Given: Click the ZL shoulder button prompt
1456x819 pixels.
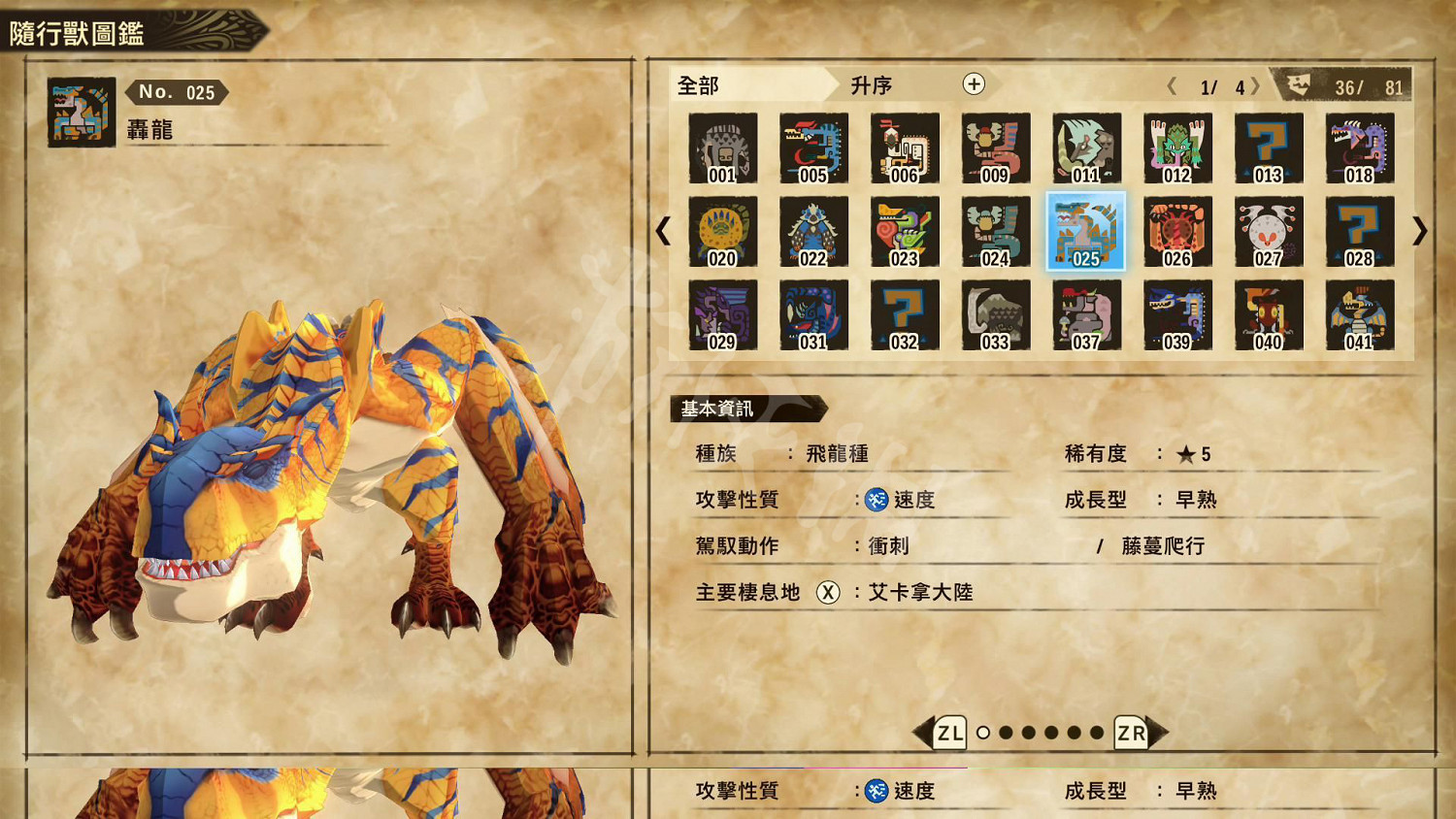Looking at the screenshot, I should coord(946,735).
